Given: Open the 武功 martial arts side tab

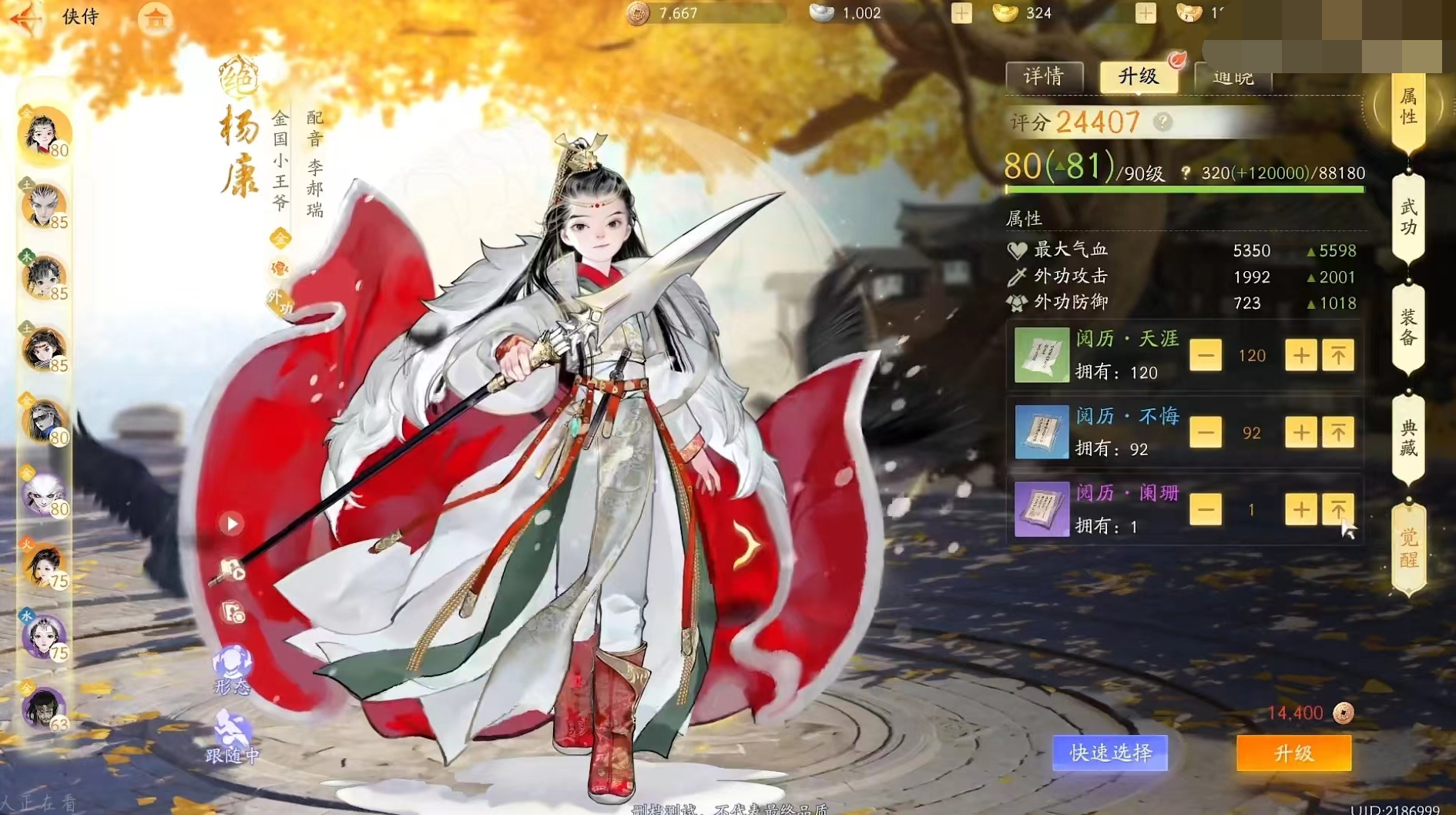Looking at the screenshot, I should click(1408, 218).
